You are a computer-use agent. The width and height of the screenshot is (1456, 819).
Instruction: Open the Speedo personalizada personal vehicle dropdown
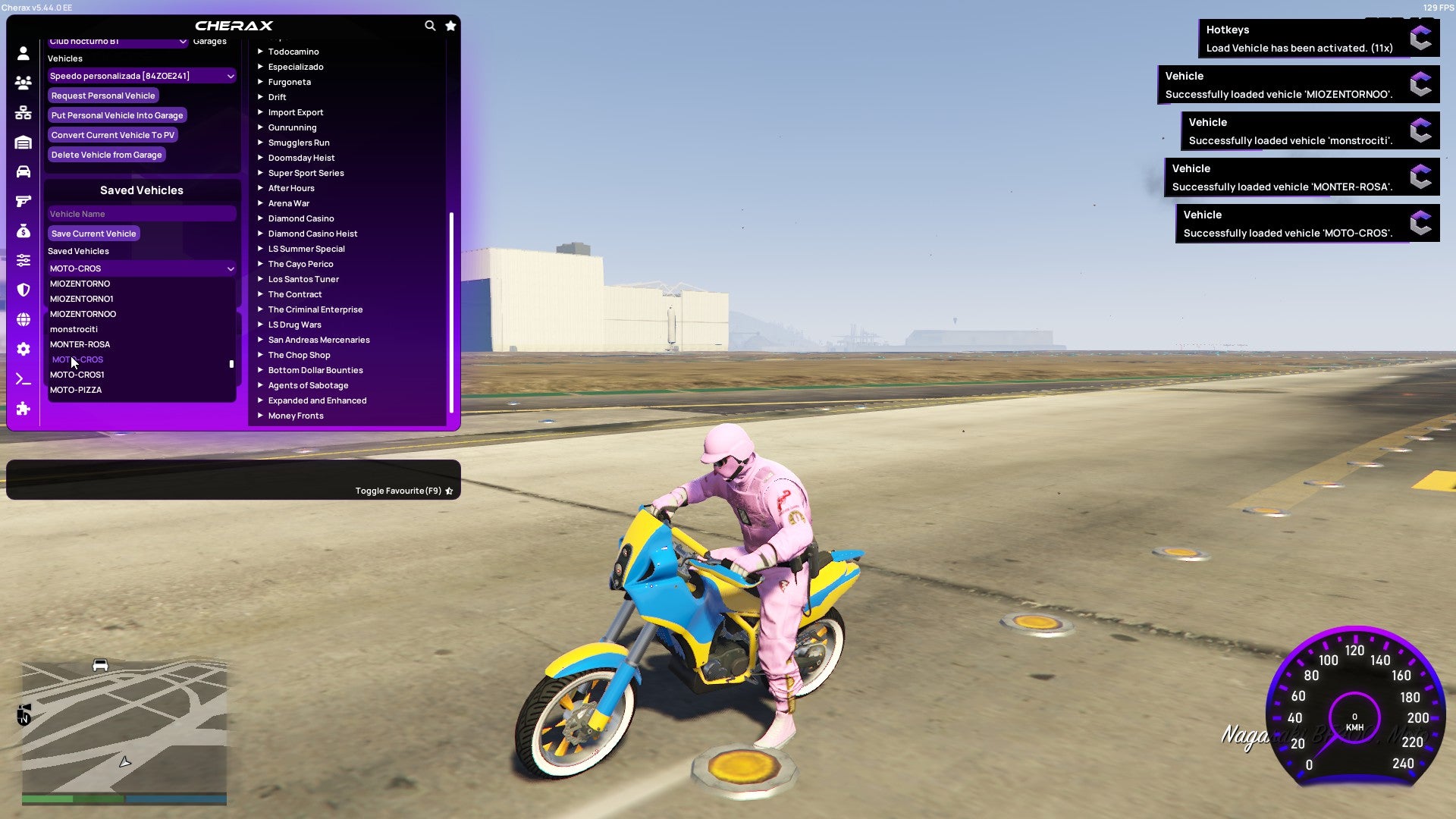coord(141,76)
